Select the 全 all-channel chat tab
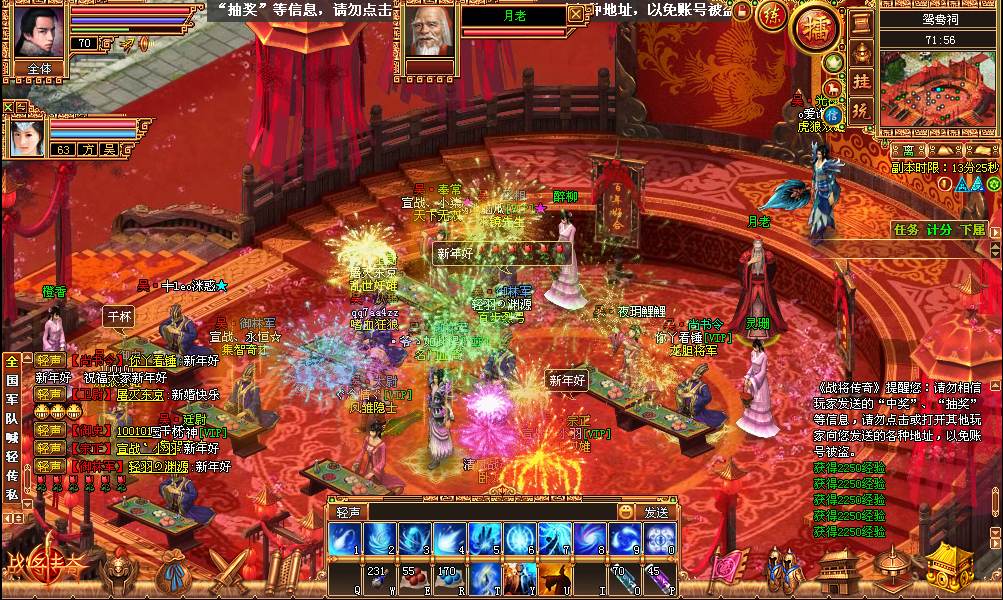 tap(11, 361)
